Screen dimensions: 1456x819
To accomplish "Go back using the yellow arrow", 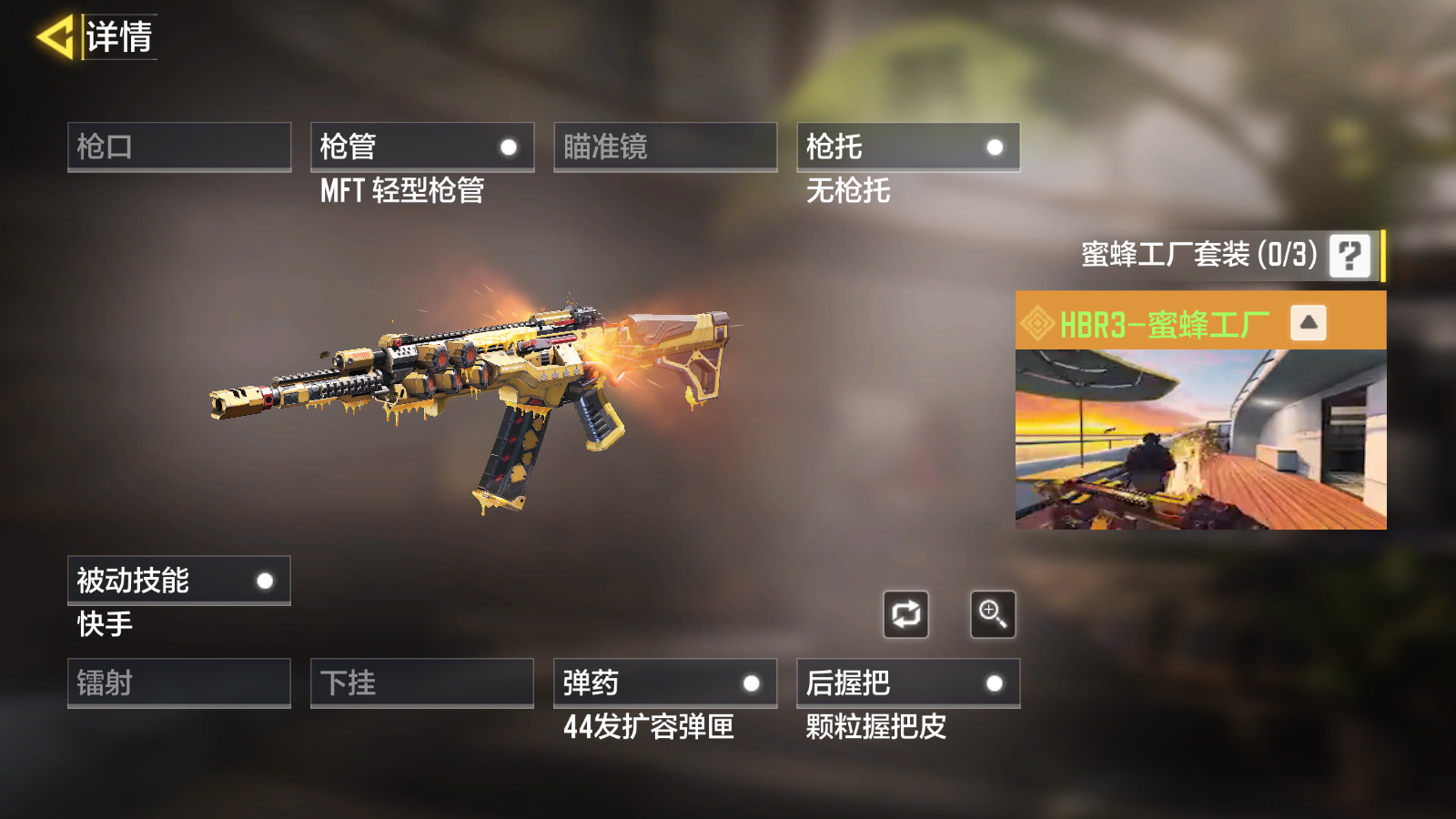I will [55, 37].
